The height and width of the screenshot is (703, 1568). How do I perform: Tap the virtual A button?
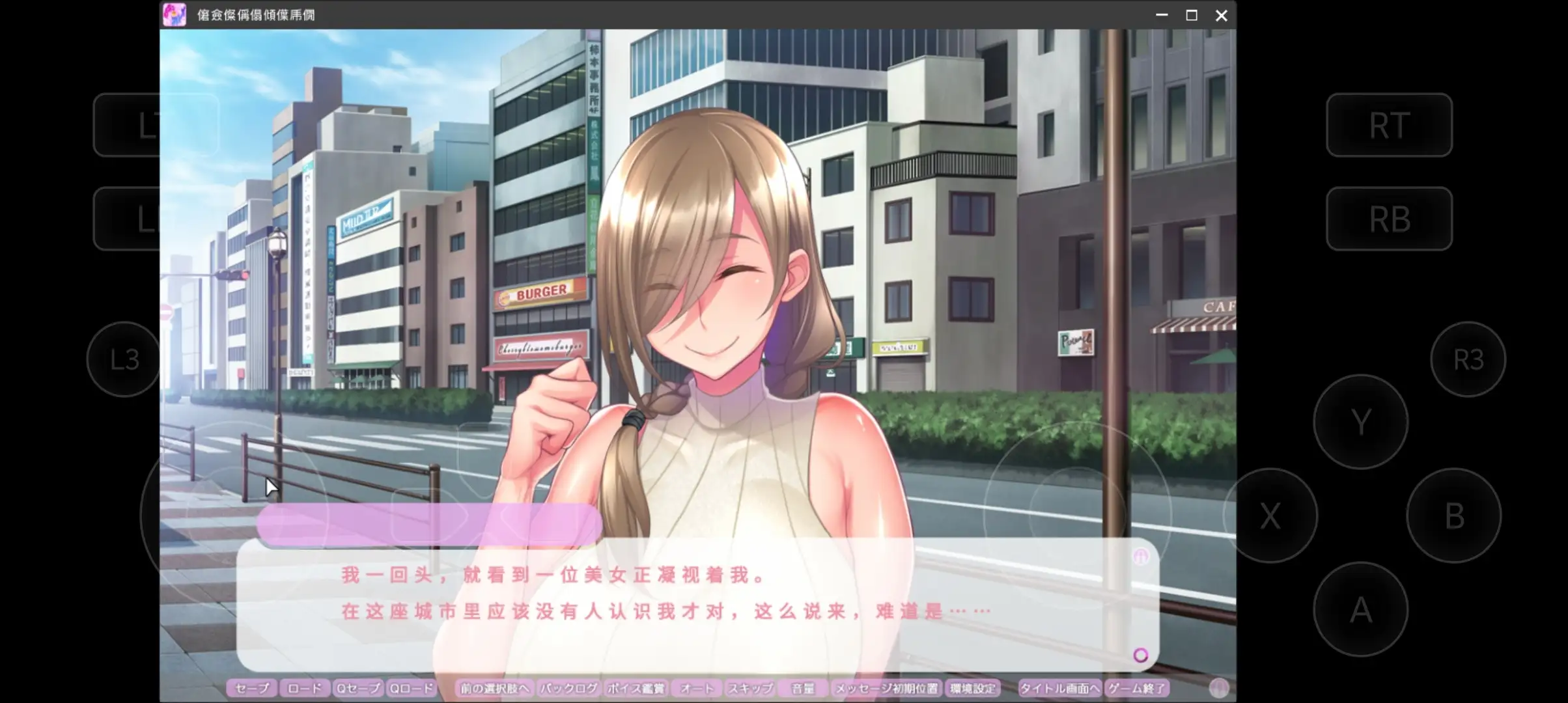click(x=1361, y=609)
